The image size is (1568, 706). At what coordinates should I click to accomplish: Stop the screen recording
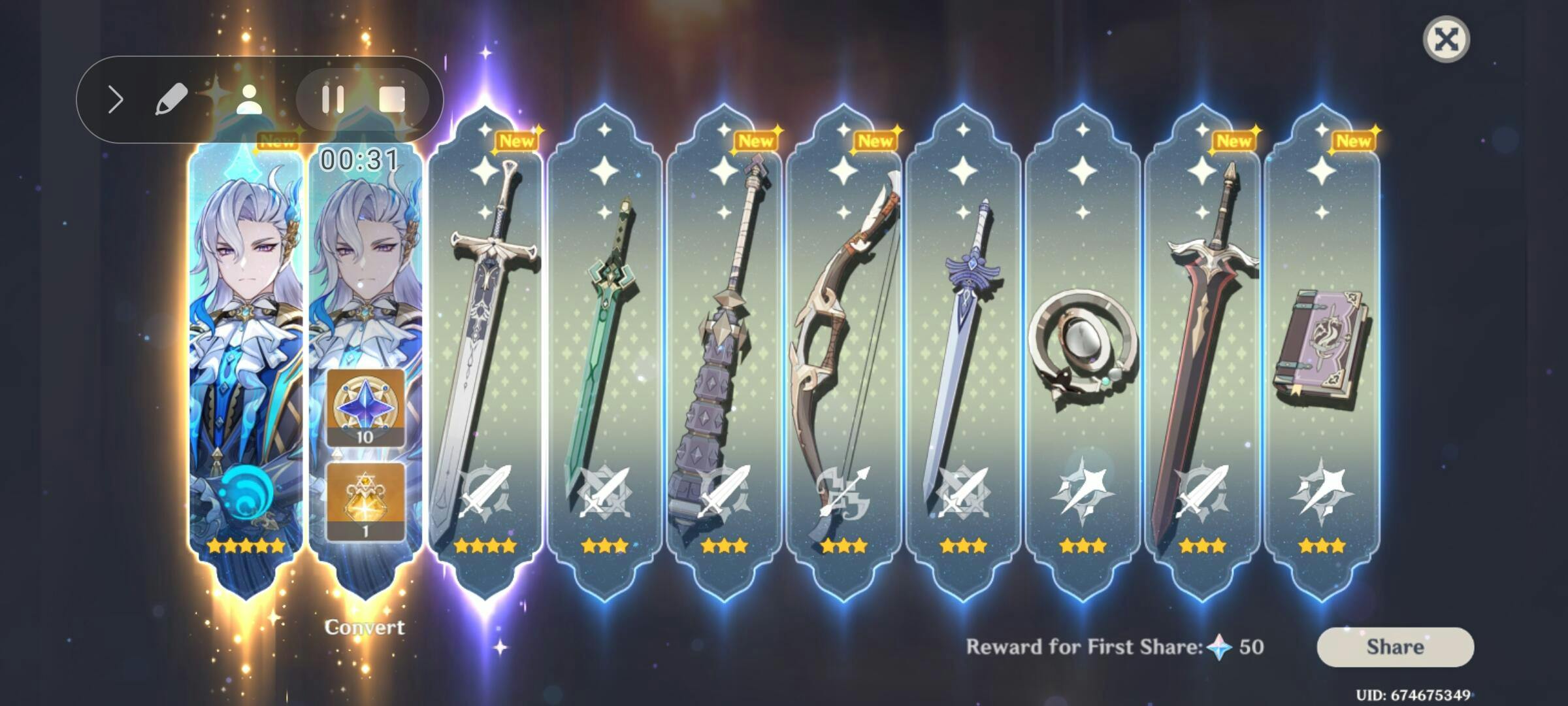pyautogui.click(x=392, y=100)
